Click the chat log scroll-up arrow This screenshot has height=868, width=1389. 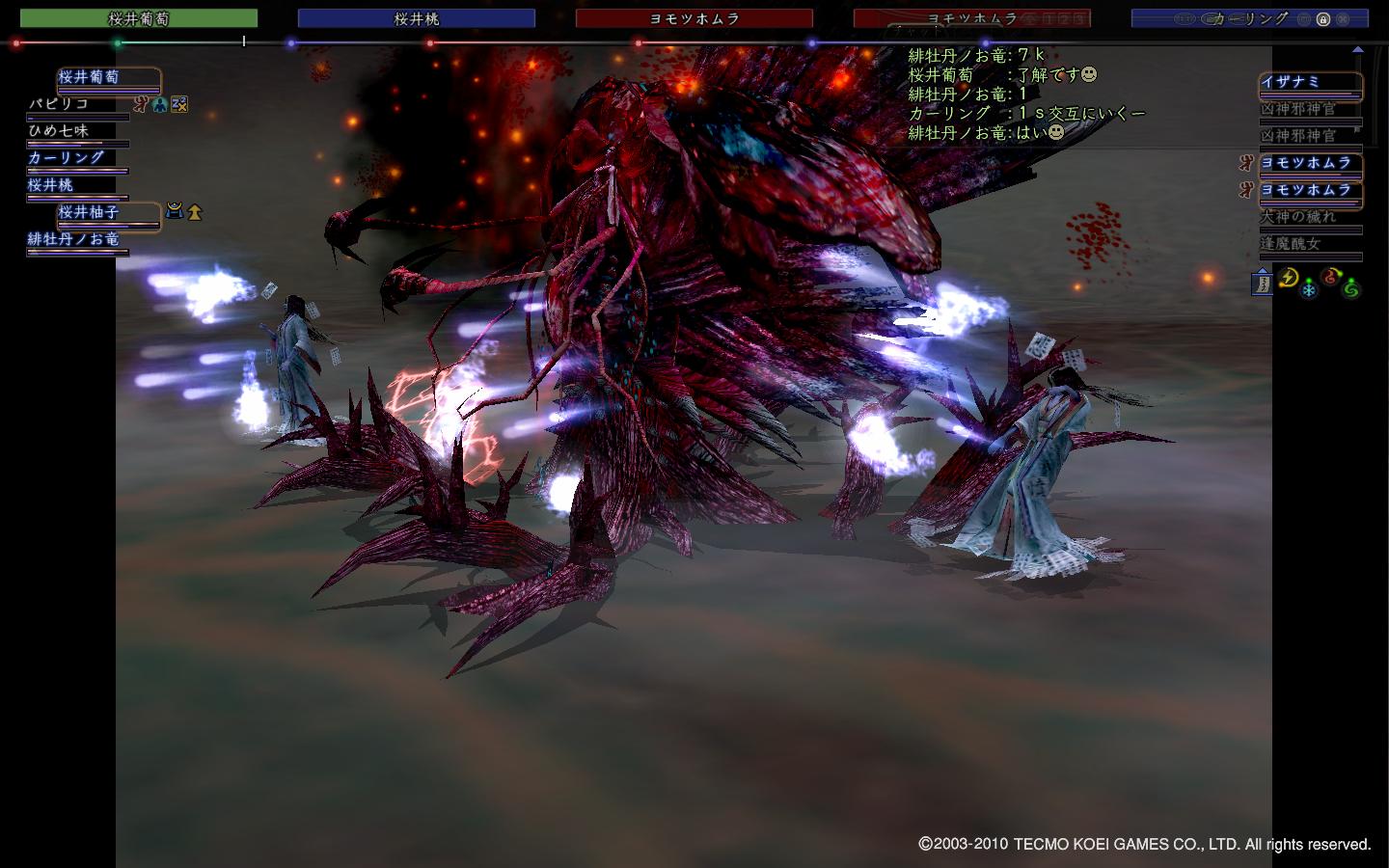point(1359,48)
